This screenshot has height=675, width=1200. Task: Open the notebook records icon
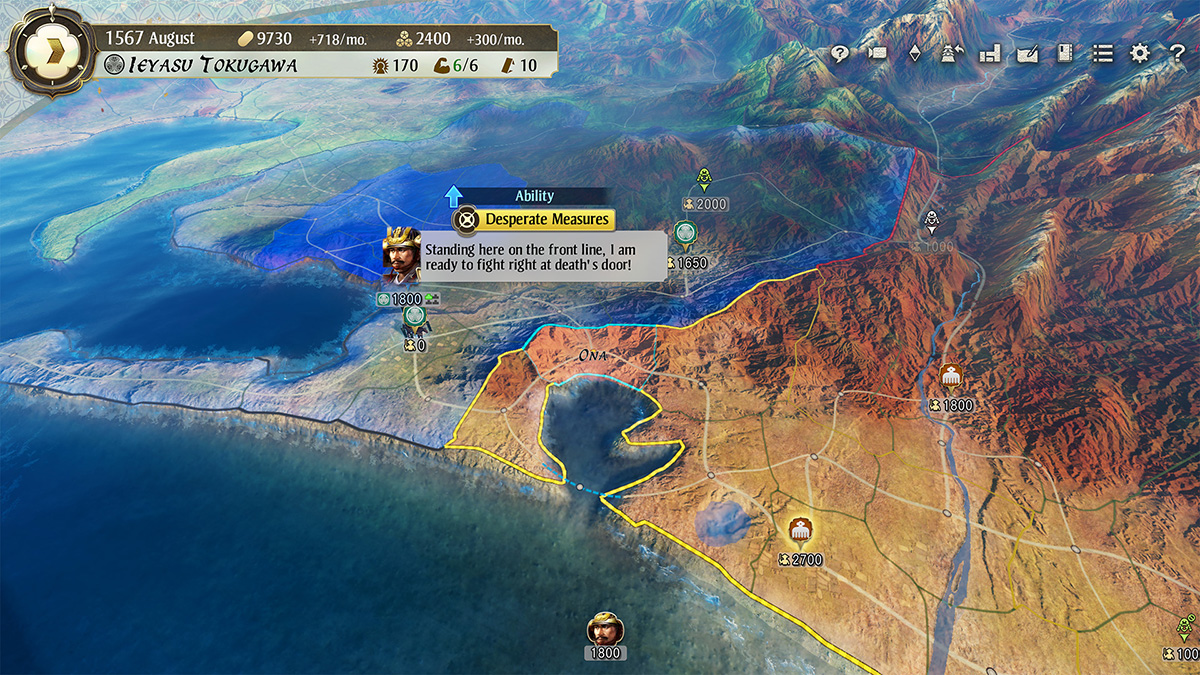tap(1064, 54)
